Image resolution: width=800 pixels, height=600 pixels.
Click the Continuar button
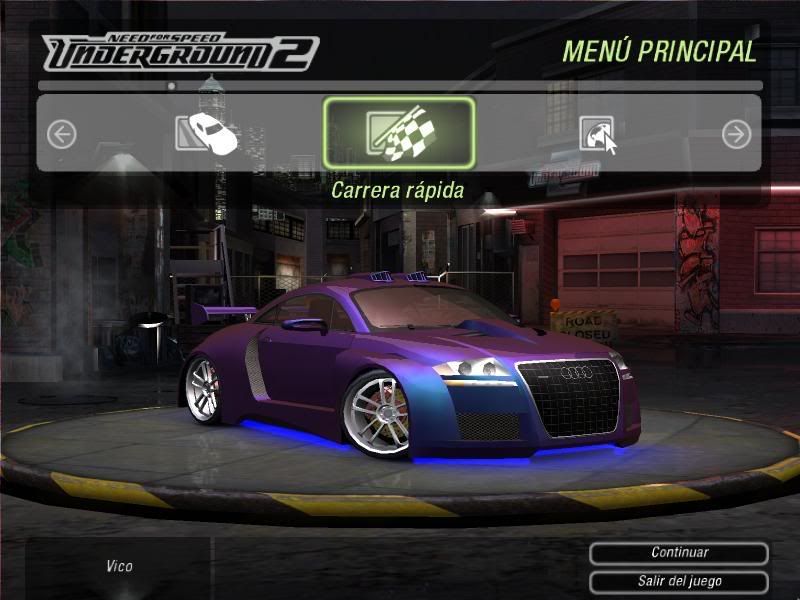click(679, 553)
